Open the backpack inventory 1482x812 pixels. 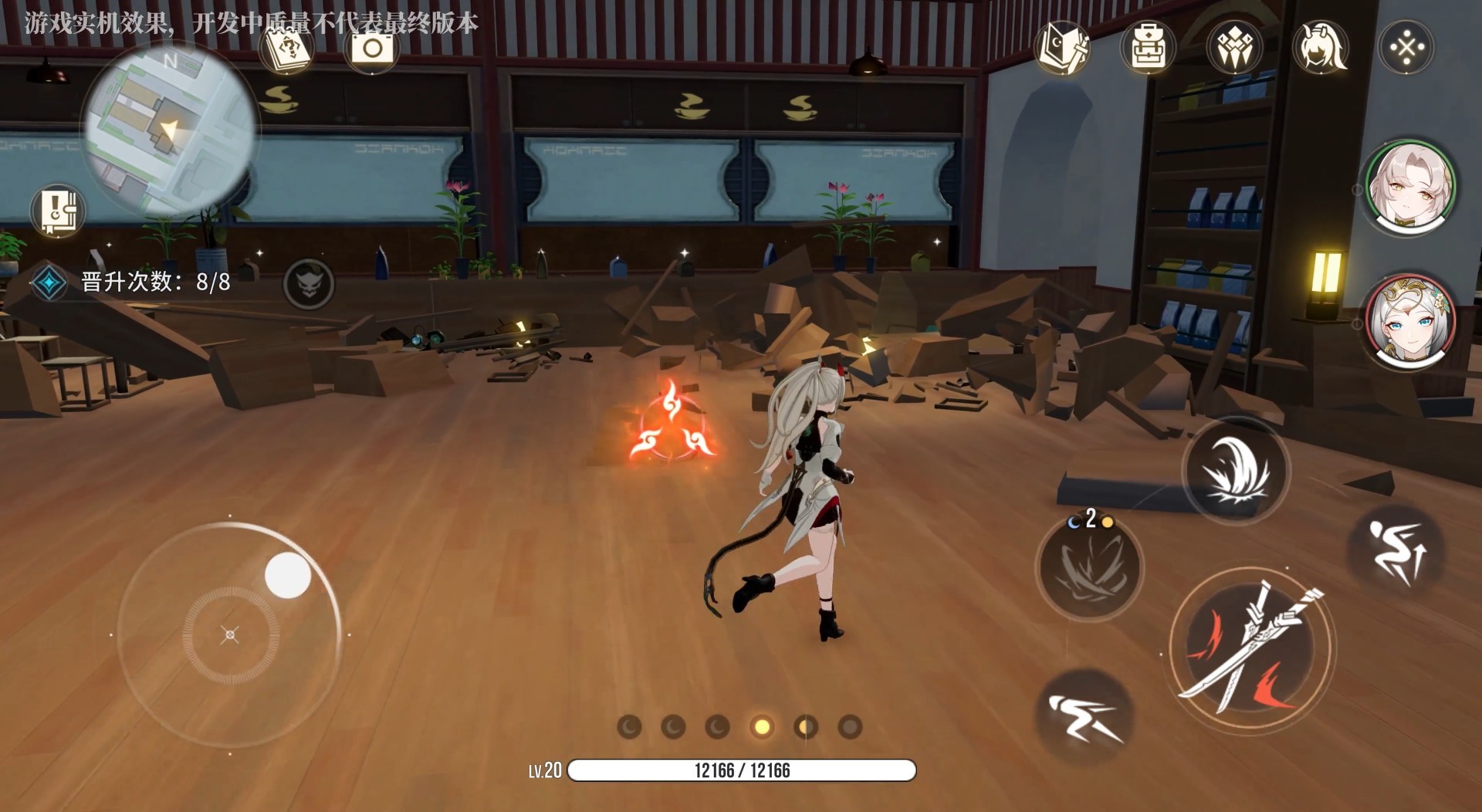[1148, 48]
